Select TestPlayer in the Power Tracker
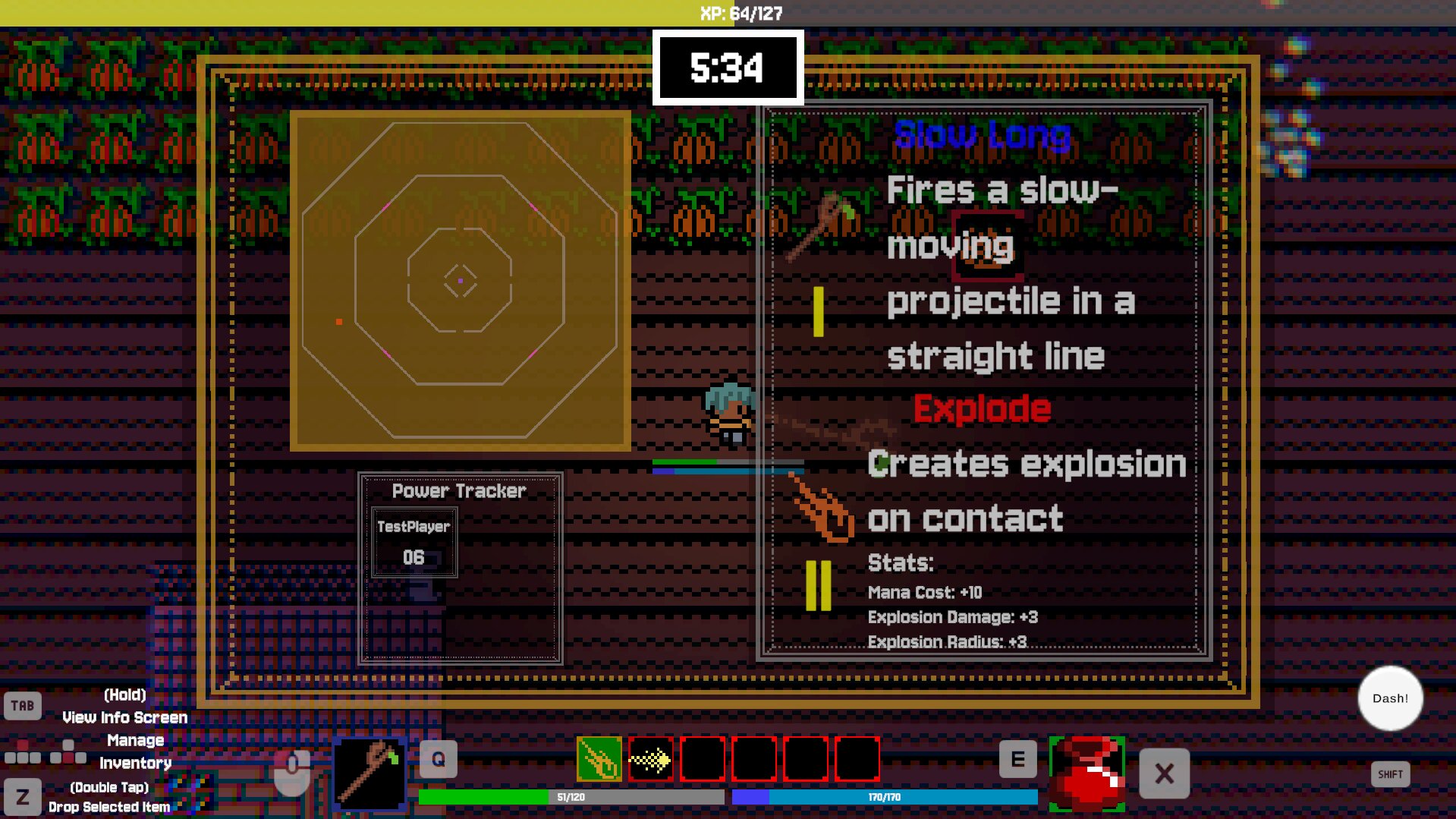Screen dimensions: 1456x819 coord(414,543)
